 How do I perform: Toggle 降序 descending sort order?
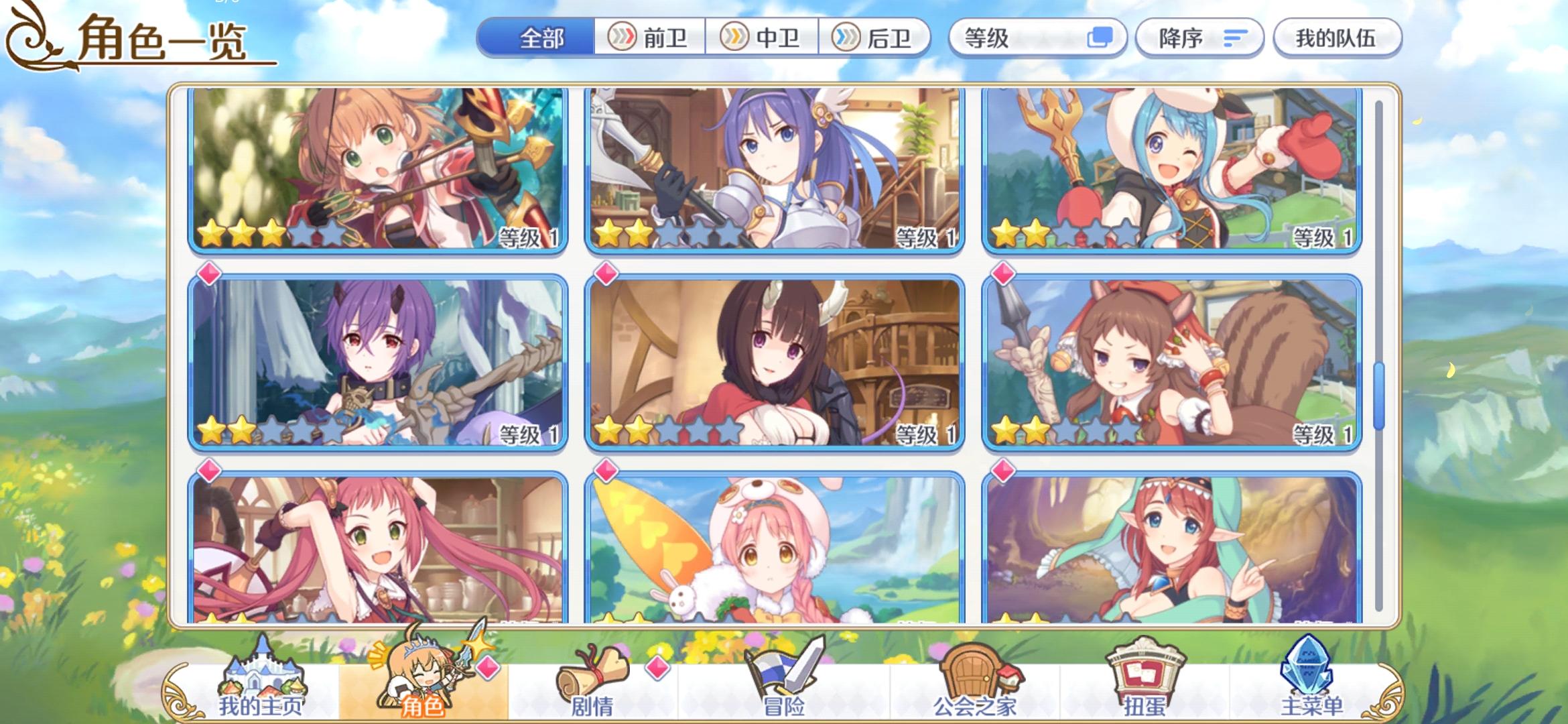click(1199, 38)
